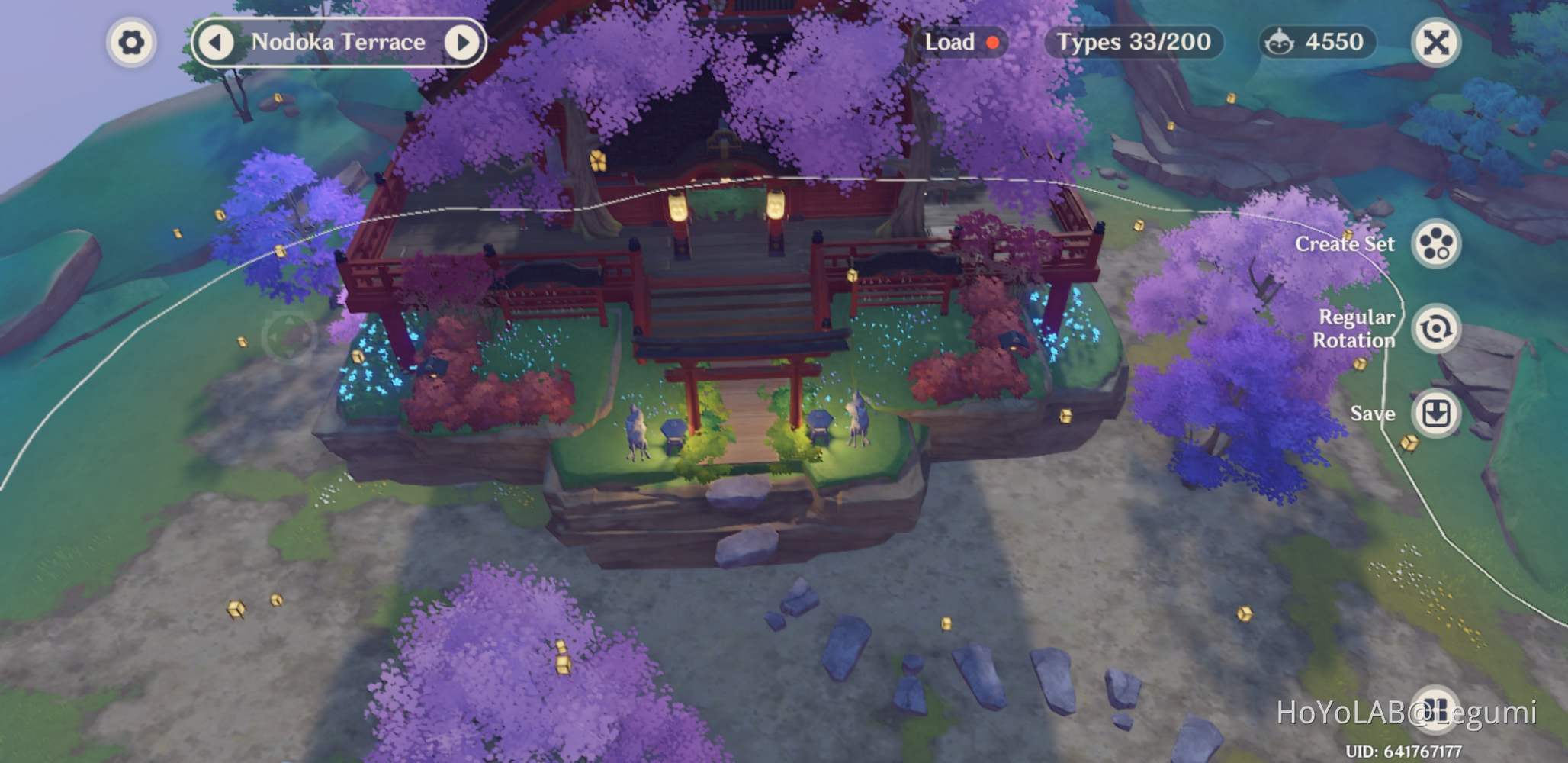Close the furnishing editing mode
1568x763 pixels.
pos(1435,43)
